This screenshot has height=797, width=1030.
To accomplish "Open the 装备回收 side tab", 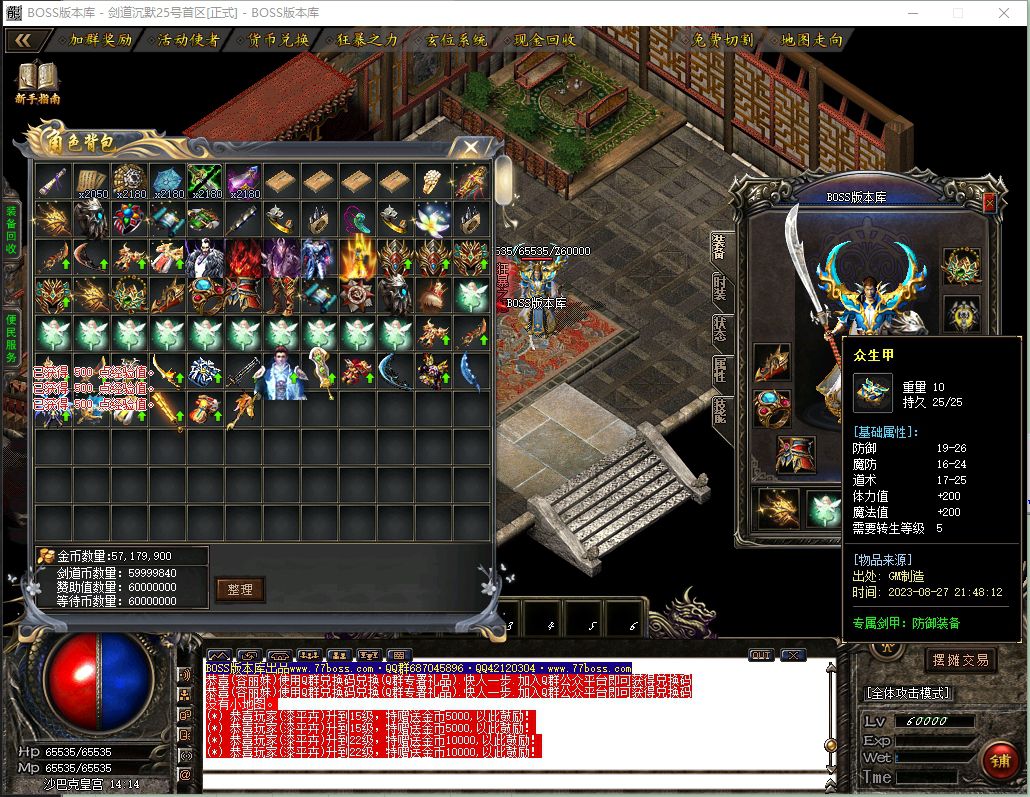I will pyautogui.click(x=11, y=230).
